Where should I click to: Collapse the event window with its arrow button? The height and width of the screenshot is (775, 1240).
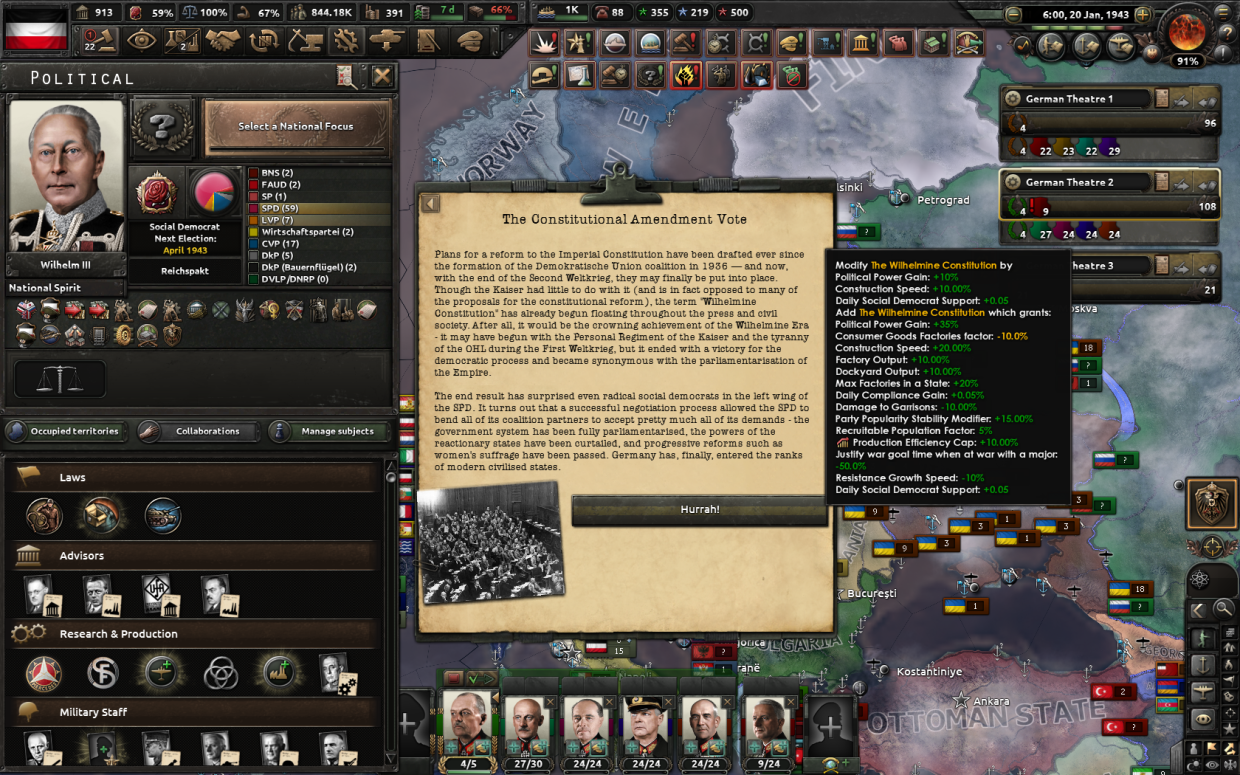[x=429, y=204]
